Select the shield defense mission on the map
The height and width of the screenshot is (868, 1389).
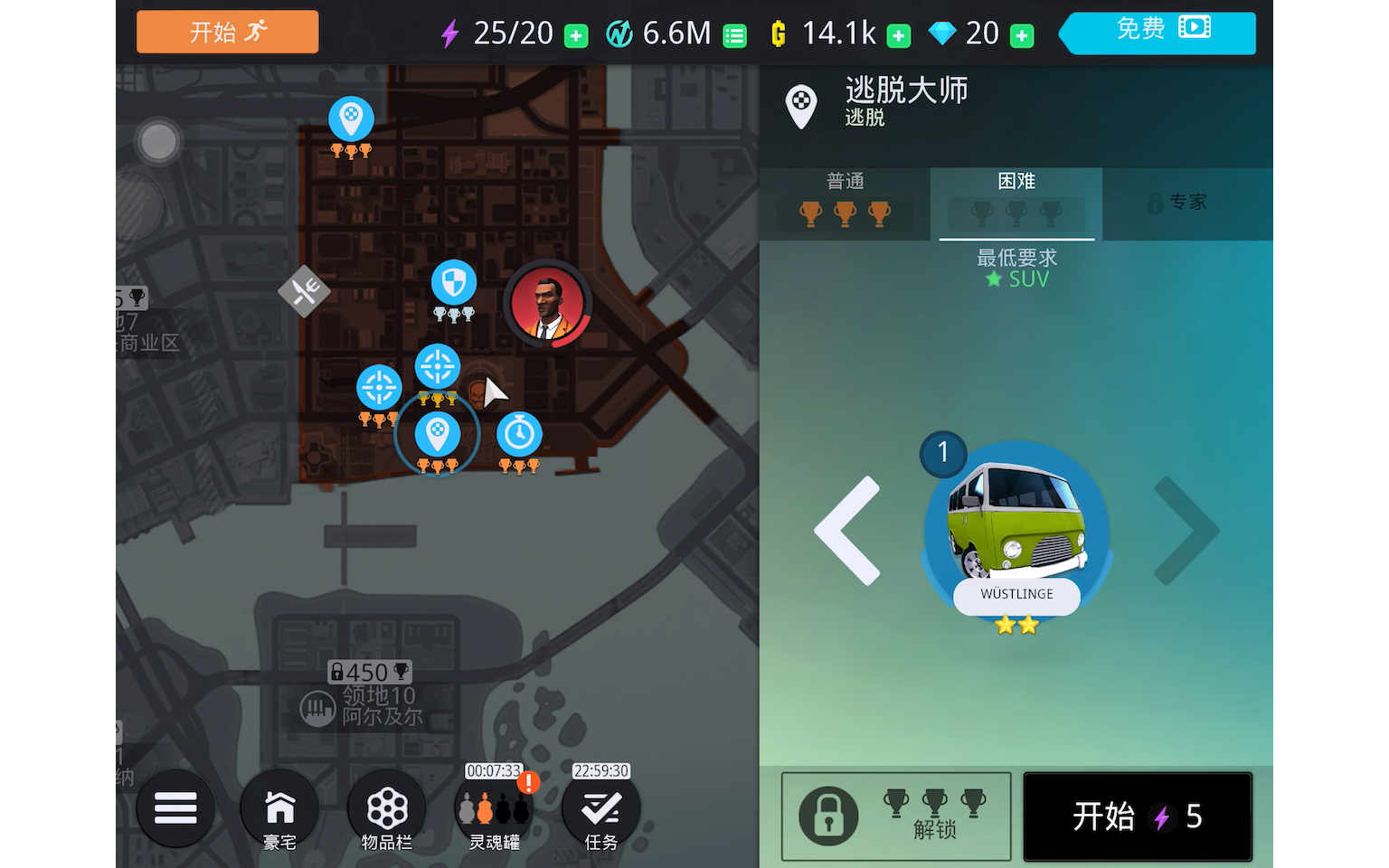453,283
